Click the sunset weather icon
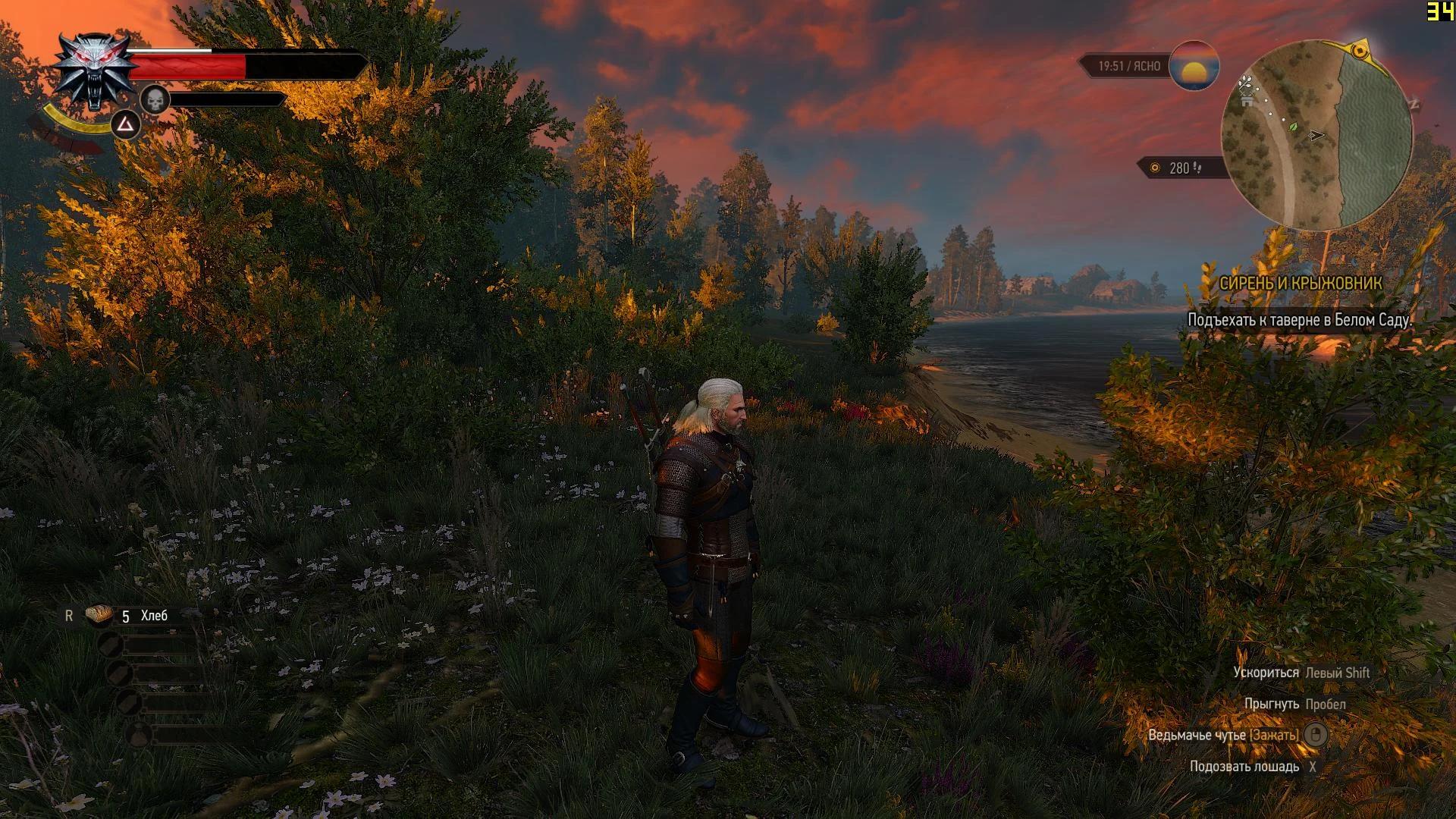 pyautogui.click(x=1194, y=66)
